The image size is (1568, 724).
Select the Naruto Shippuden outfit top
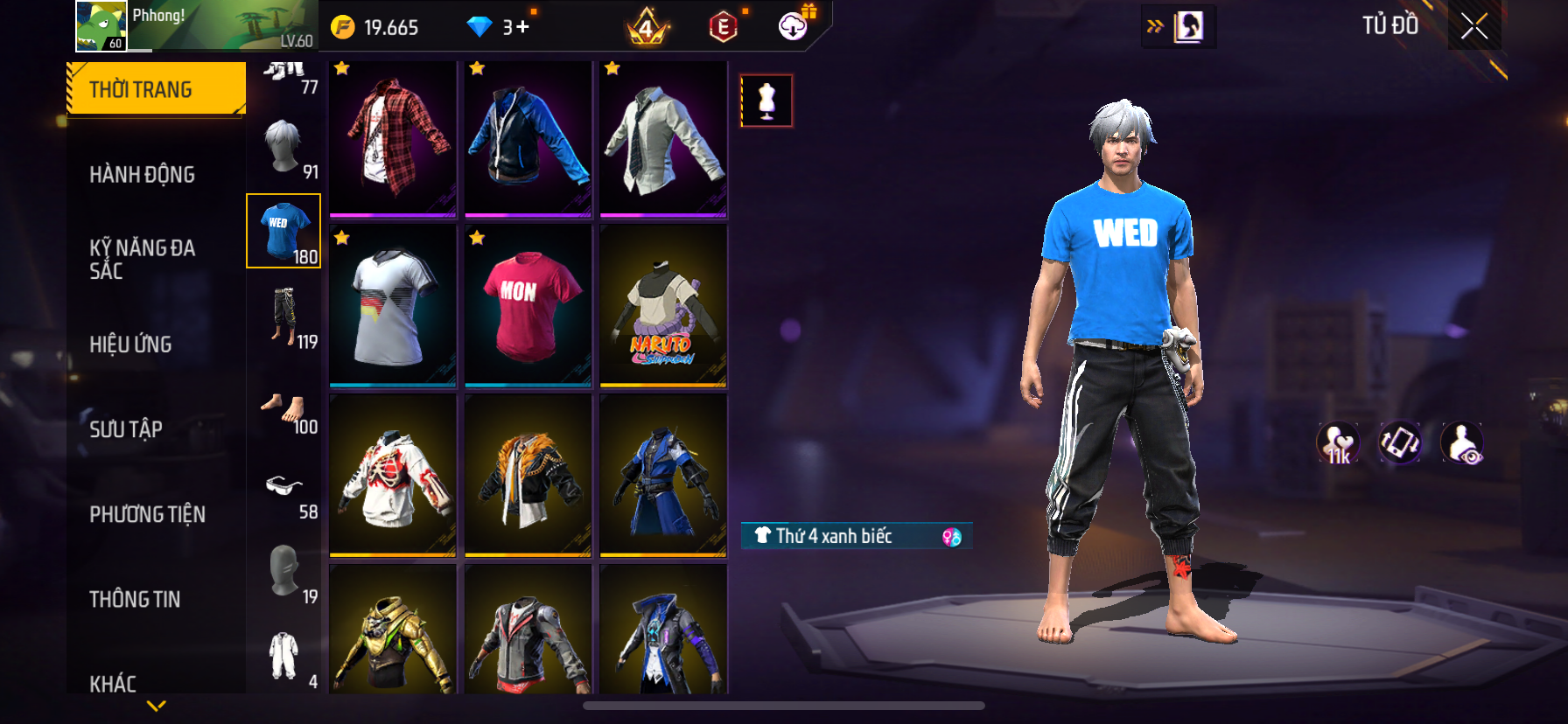tap(663, 306)
